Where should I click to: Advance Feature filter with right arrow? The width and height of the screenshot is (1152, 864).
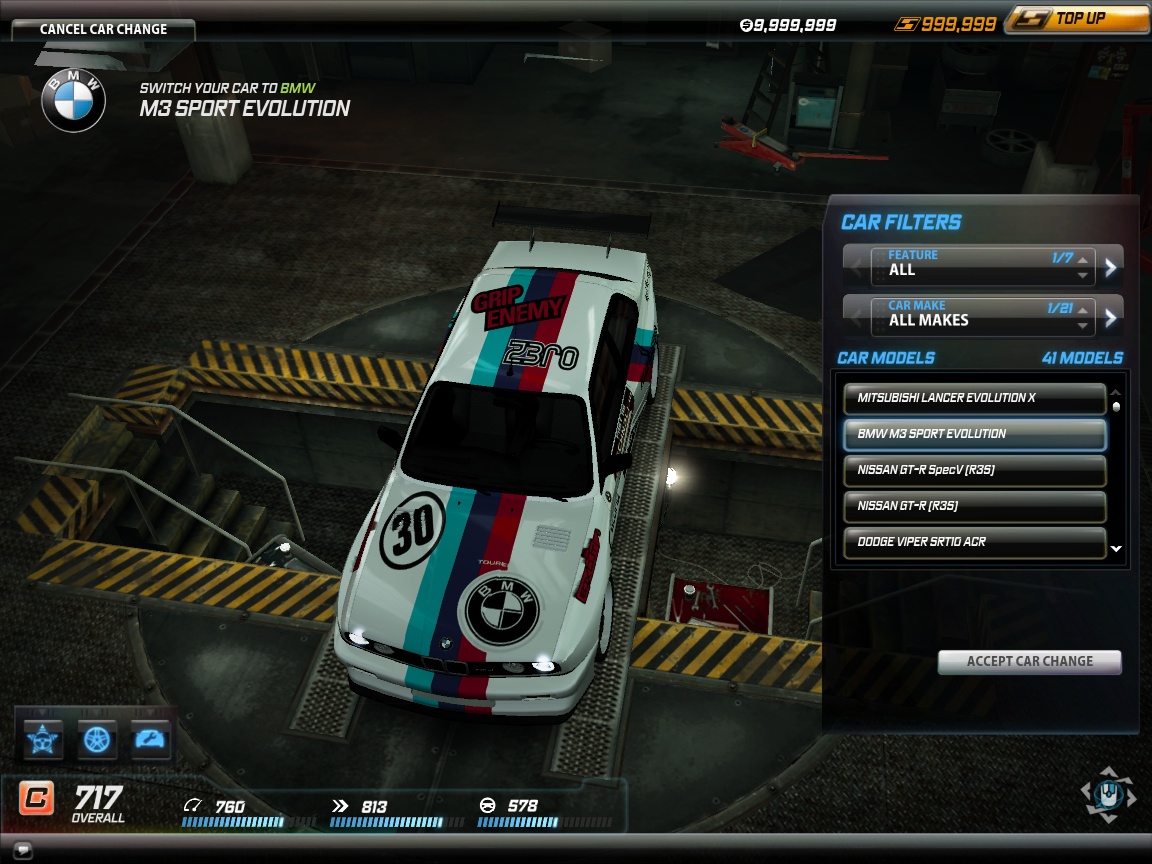point(1110,266)
